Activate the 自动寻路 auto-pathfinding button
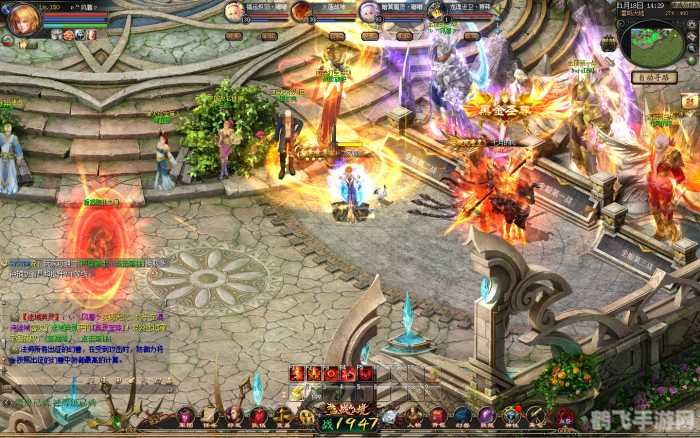This screenshot has width=700, height=438. click(654, 77)
